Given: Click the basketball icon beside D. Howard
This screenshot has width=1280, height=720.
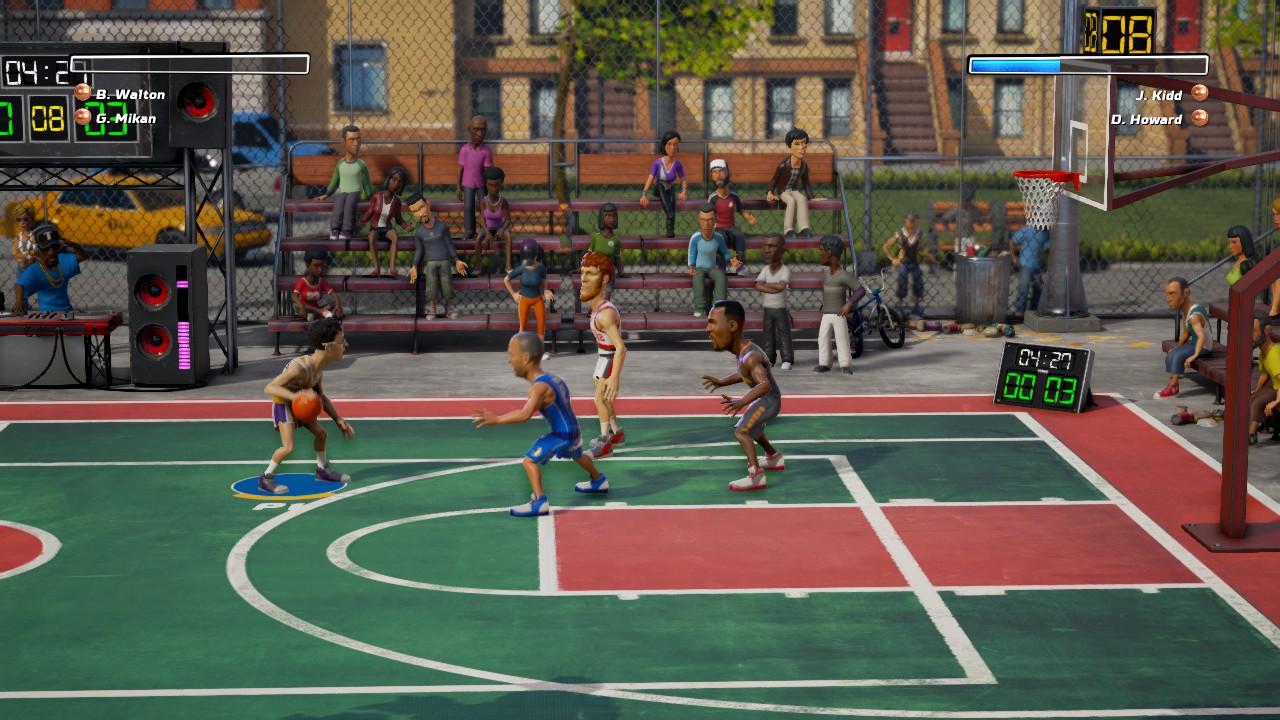Looking at the screenshot, I should pyautogui.click(x=1200, y=117).
